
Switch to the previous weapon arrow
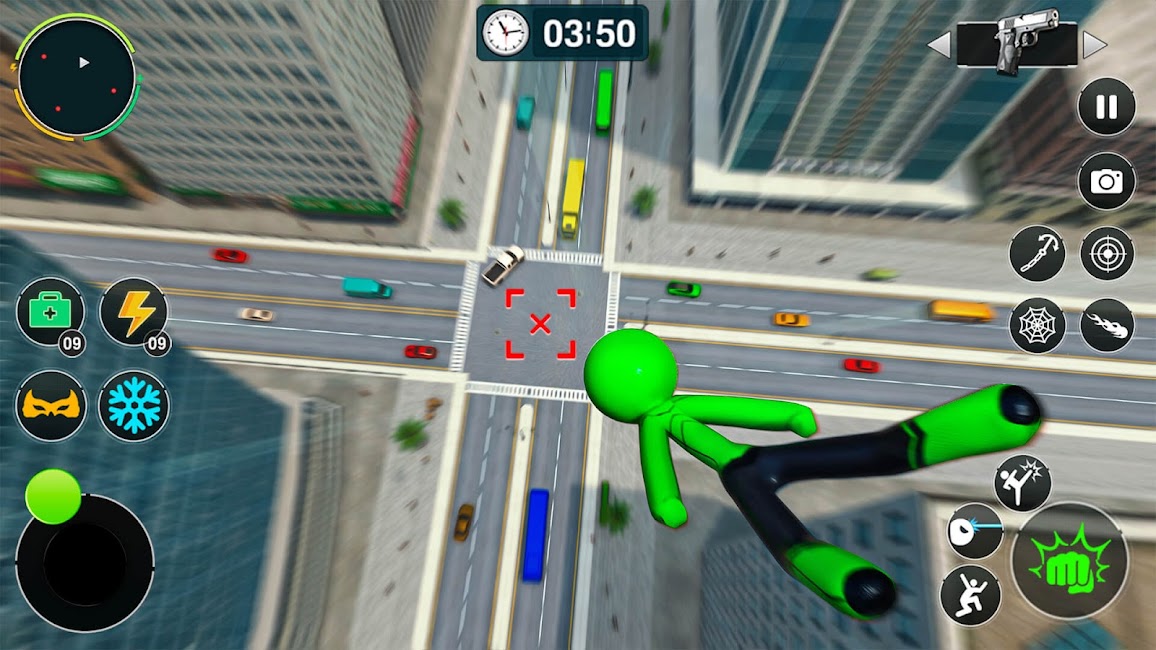point(938,45)
